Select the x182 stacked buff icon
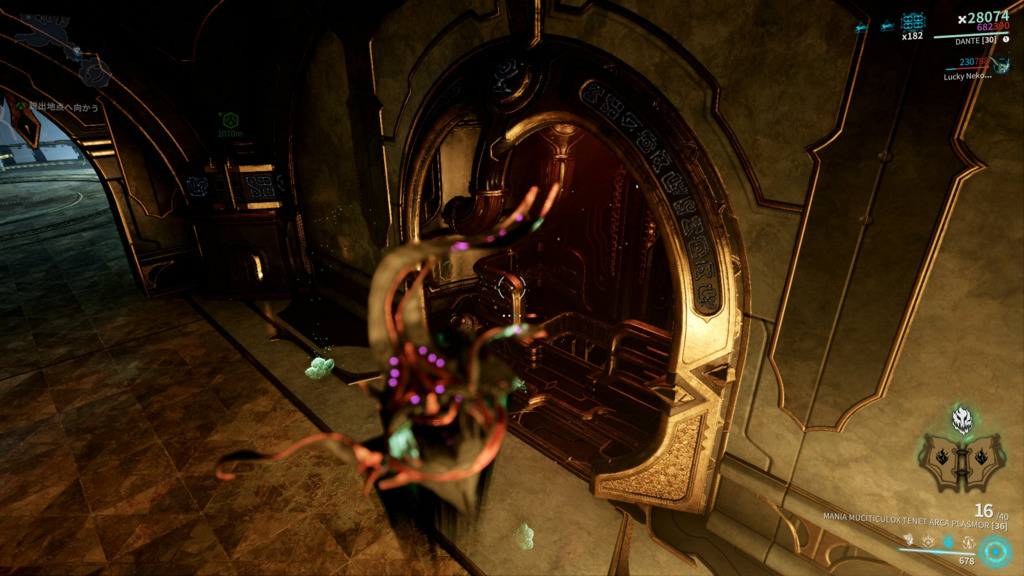 click(x=912, y=21)
